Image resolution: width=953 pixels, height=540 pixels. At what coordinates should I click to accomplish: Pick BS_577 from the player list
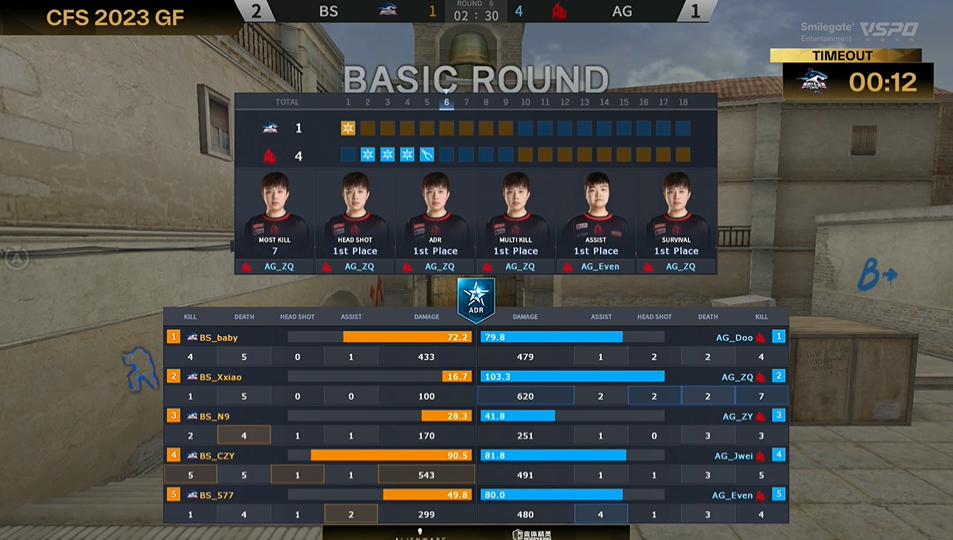(216, 494)
